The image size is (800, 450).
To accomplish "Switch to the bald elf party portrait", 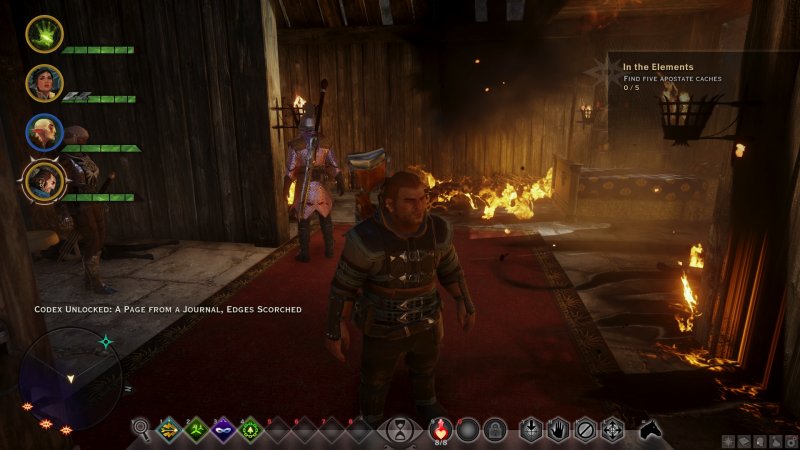I will click(x=44, y=132).
